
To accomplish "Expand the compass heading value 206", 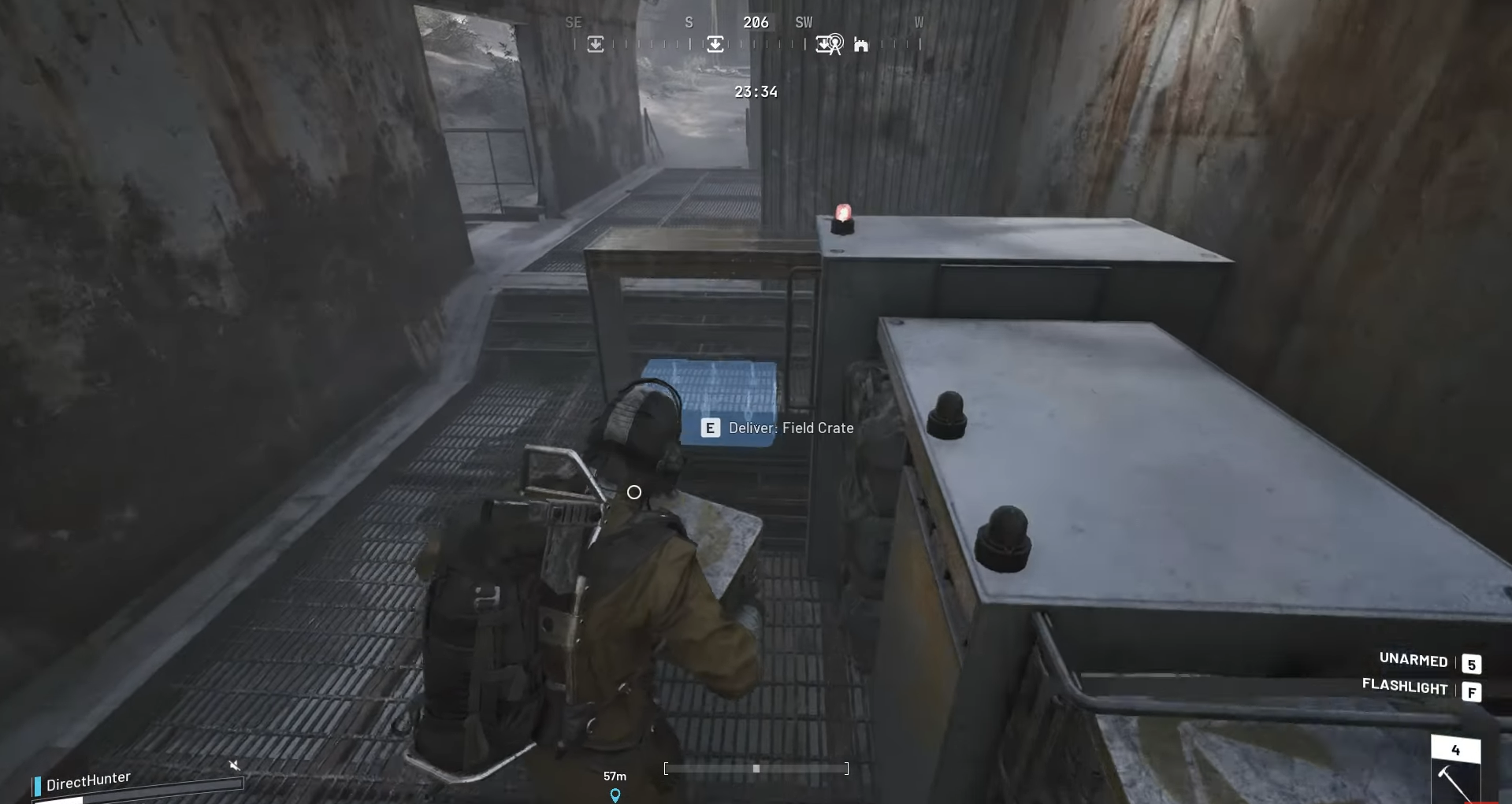I will pos(756,22).
